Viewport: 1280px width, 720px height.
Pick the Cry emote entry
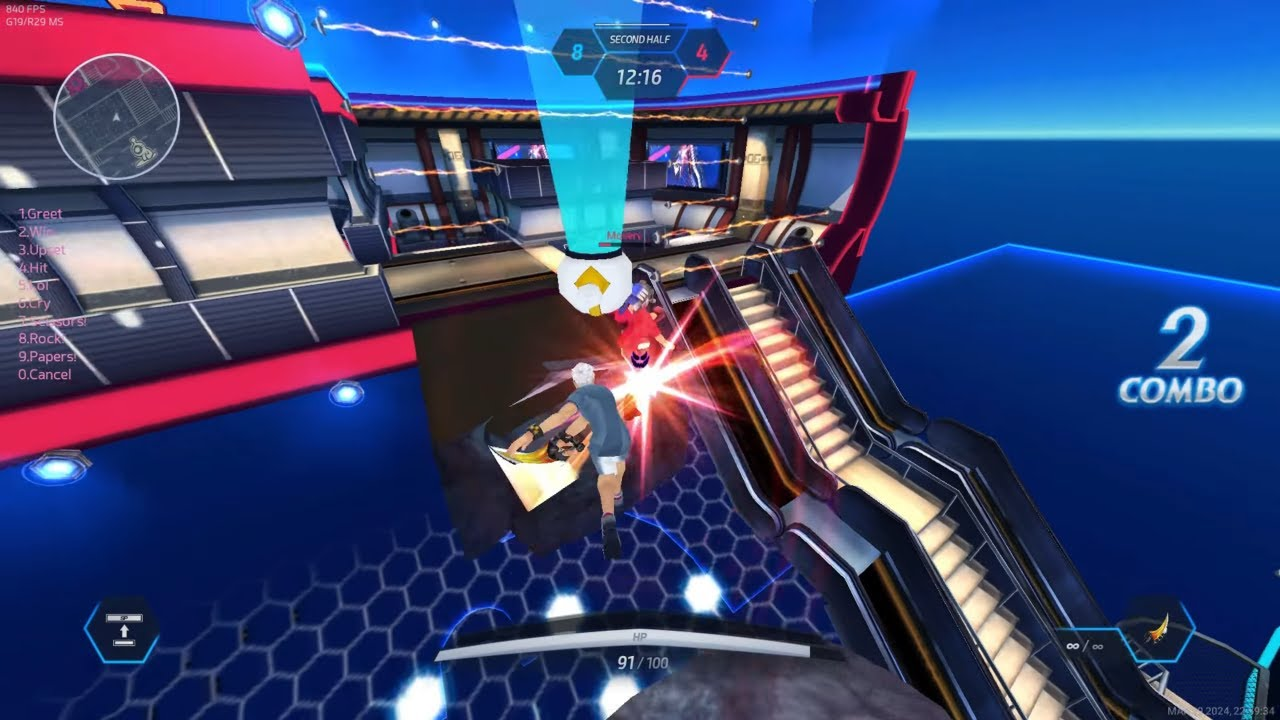pos(34,303)
